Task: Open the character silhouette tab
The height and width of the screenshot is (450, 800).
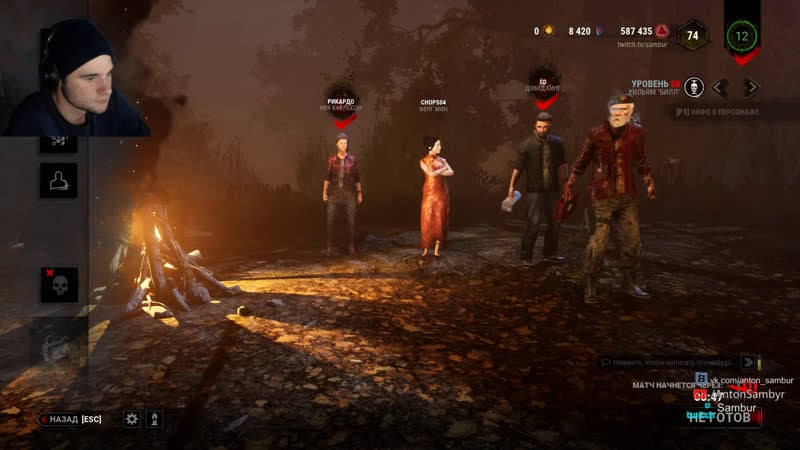Action: (x=59, y=180)
